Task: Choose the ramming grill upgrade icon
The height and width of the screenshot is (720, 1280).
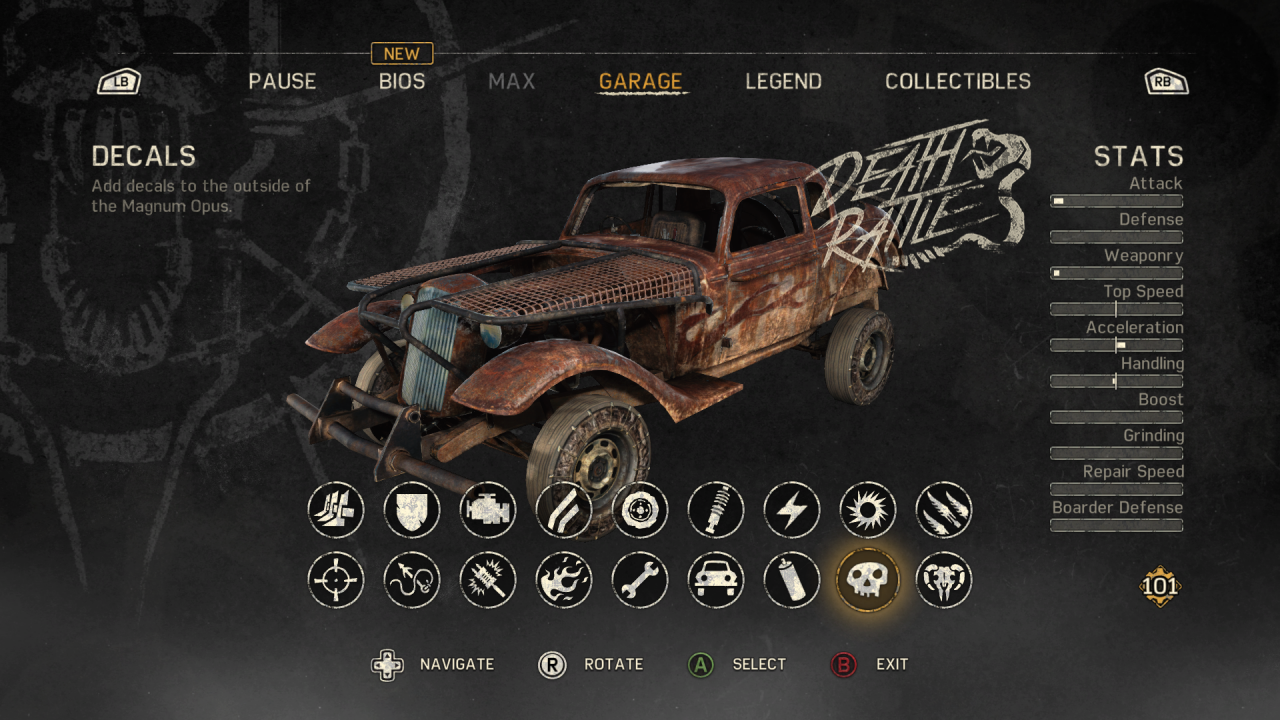Action: pos(336,510)
